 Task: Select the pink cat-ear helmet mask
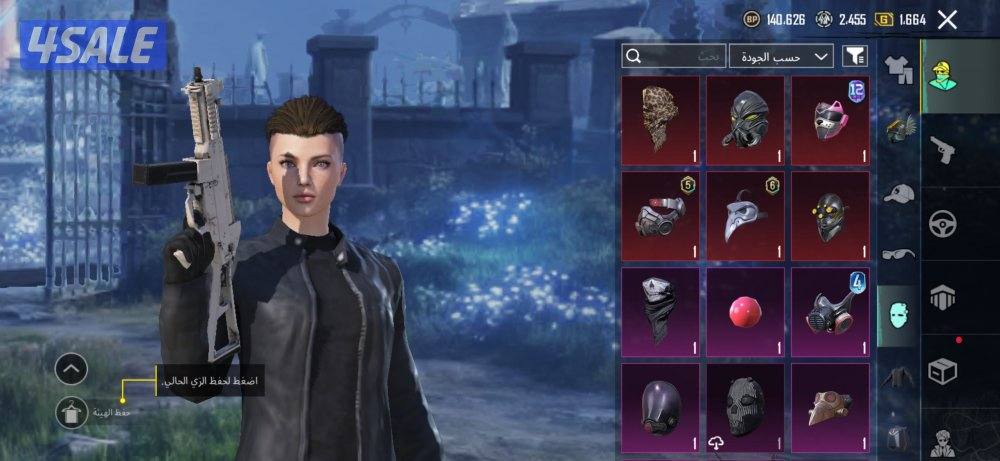830,120
